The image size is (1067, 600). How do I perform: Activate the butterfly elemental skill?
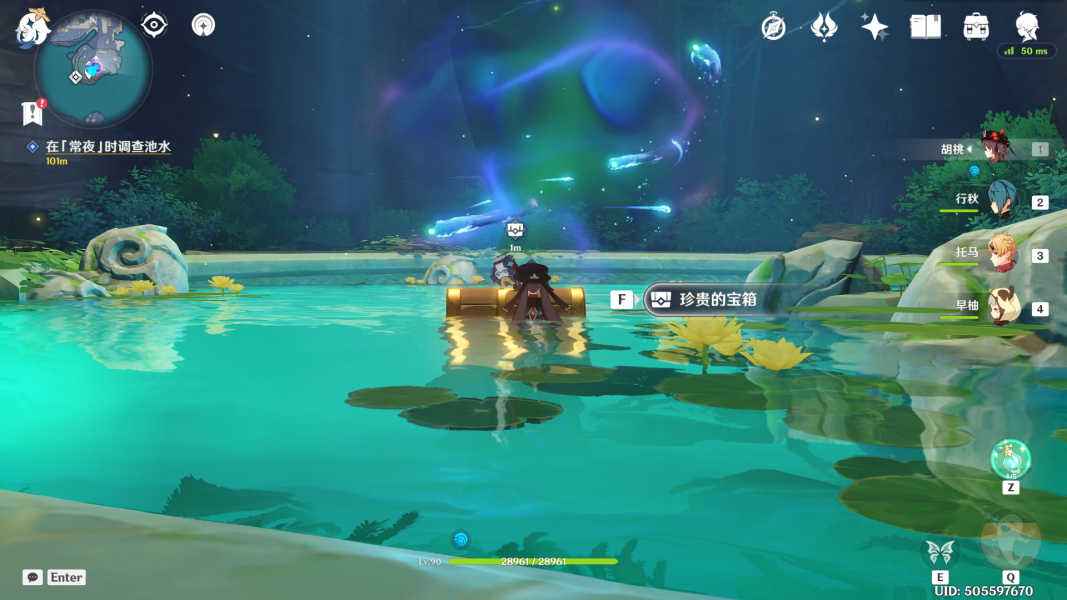click(940, 551)
